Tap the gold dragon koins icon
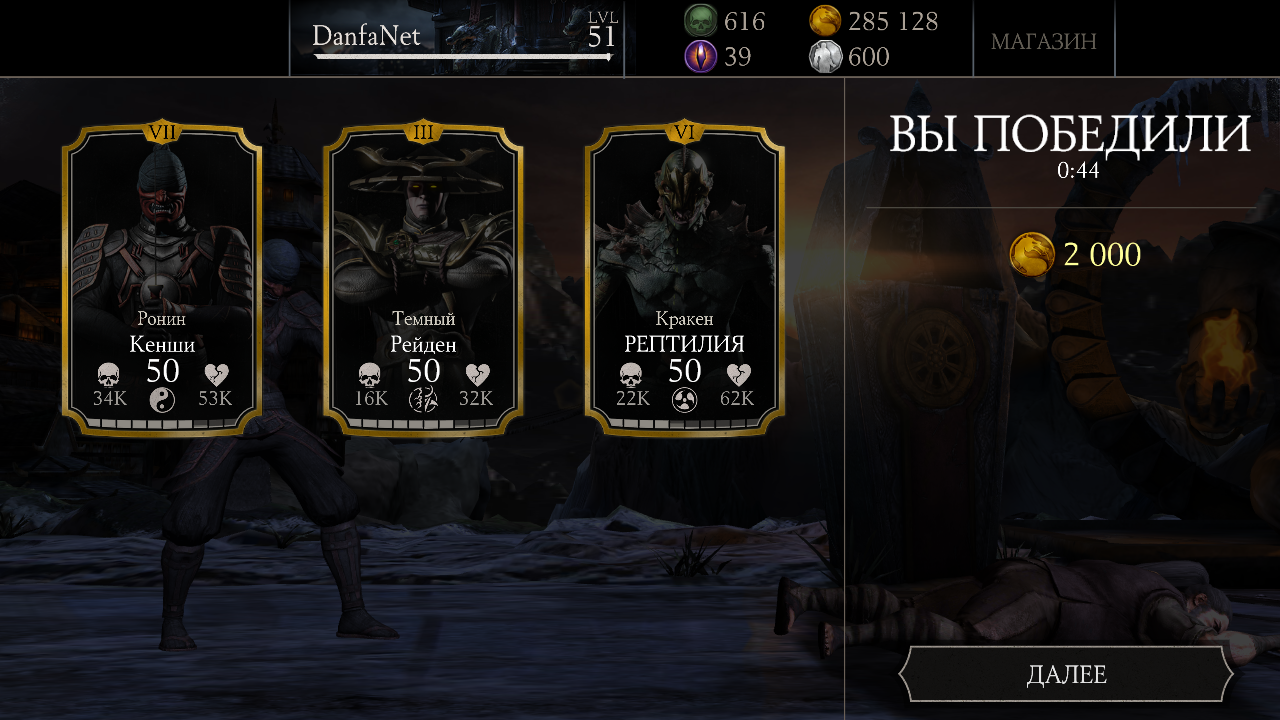 825,21
